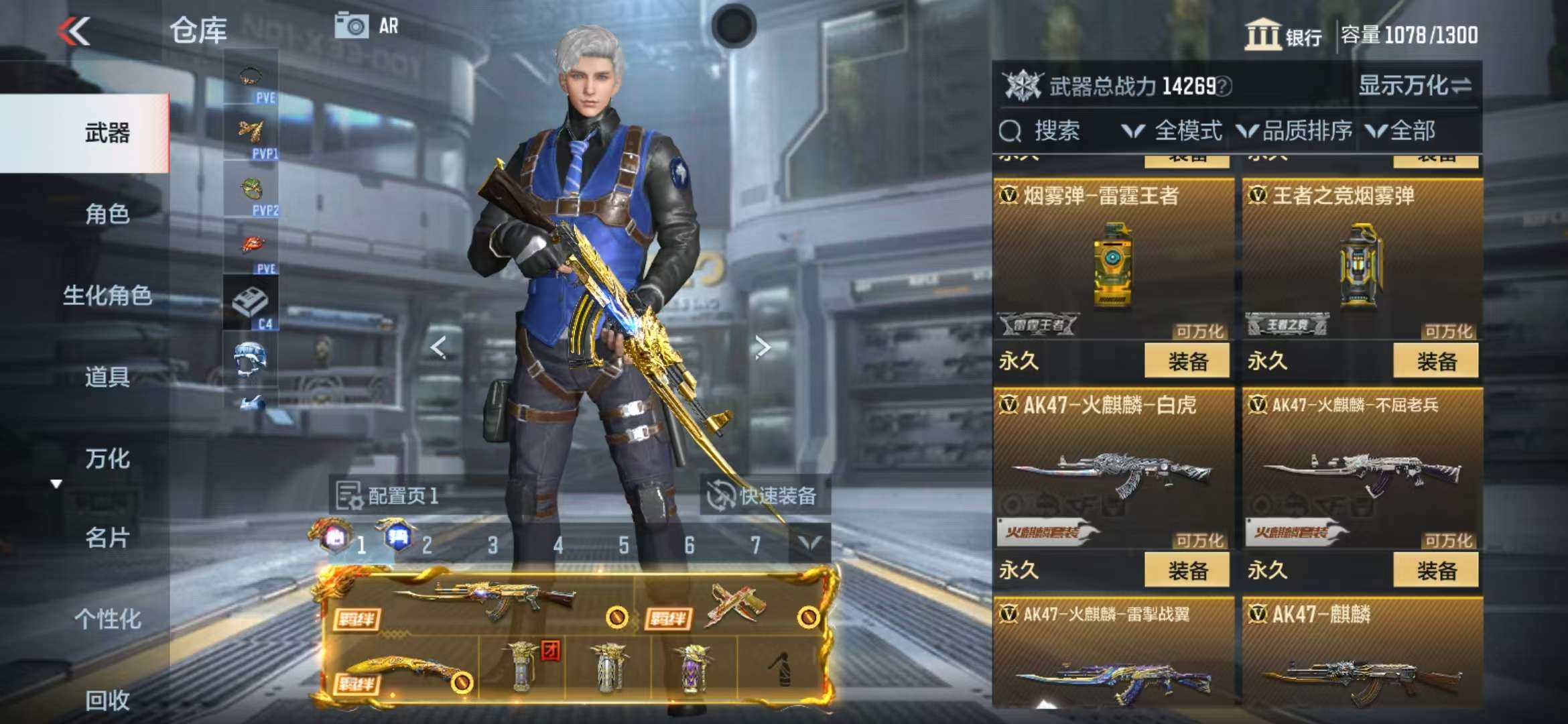The width and height of the screenshot is (1568, 724).
Task: Go back with the red arrow button
Action: tap(74, 31)
